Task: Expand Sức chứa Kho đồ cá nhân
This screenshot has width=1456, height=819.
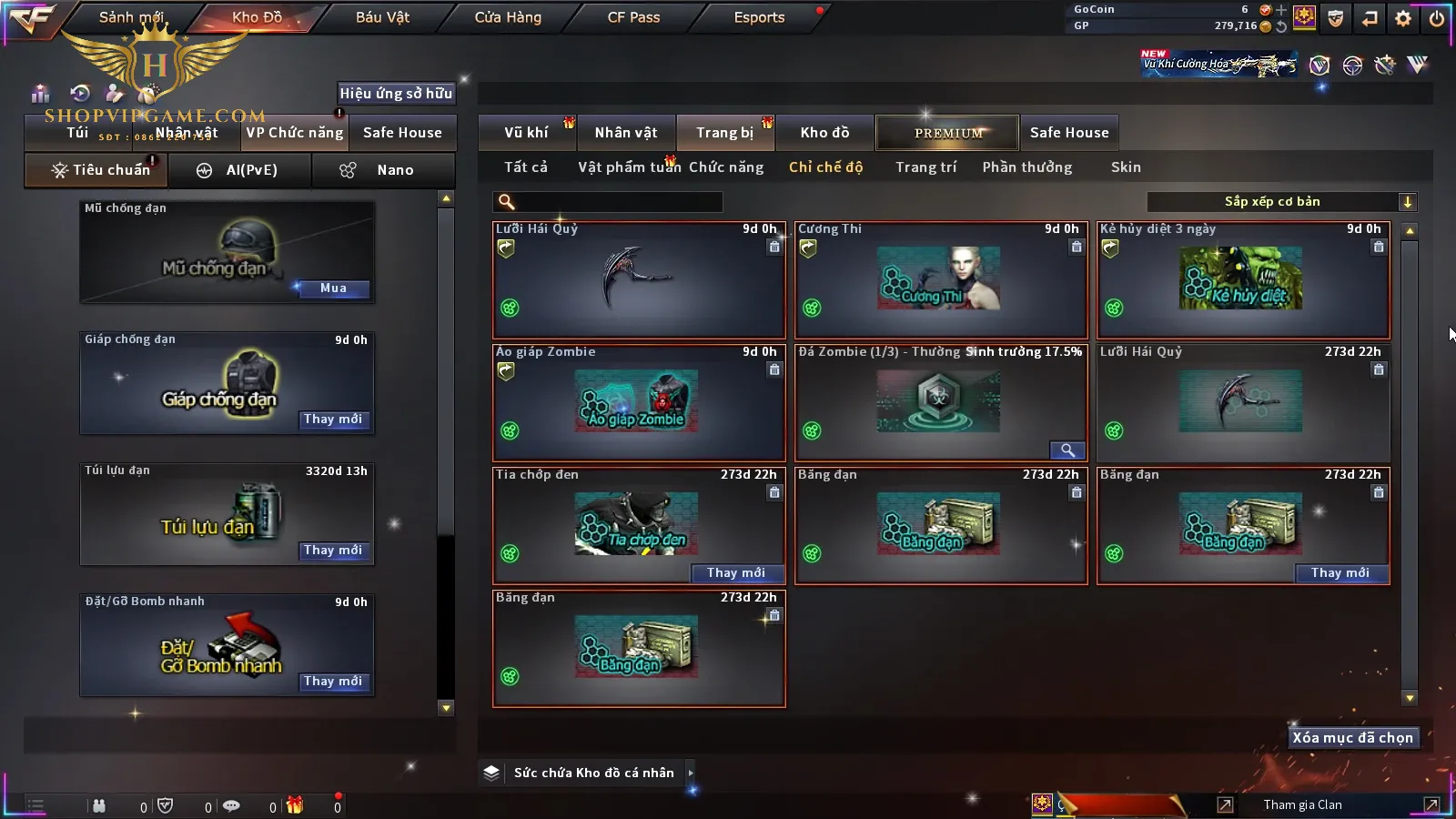Action: coord(691,773)
